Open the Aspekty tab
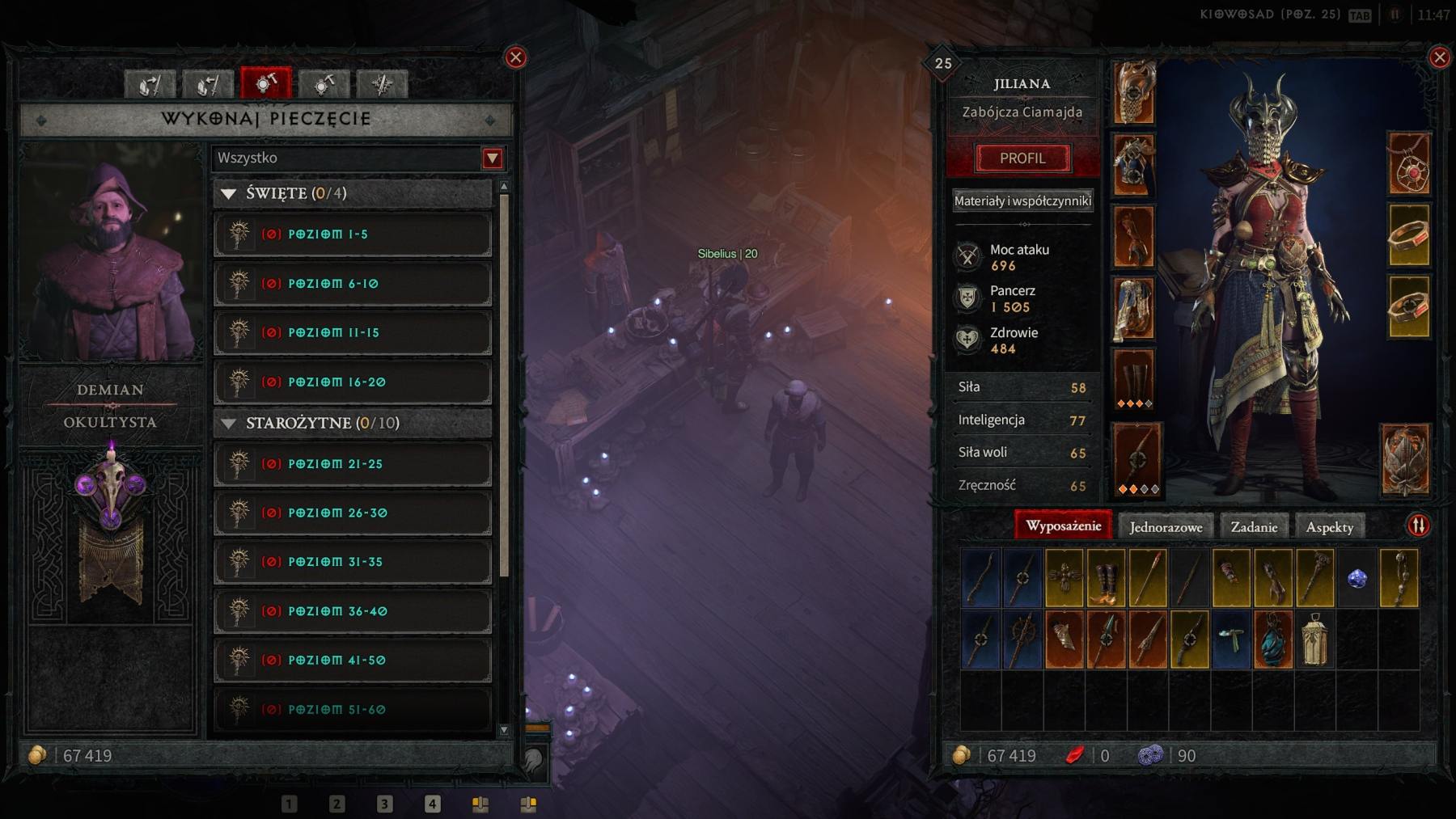The image size is (1456, 819). [1327, 526]
